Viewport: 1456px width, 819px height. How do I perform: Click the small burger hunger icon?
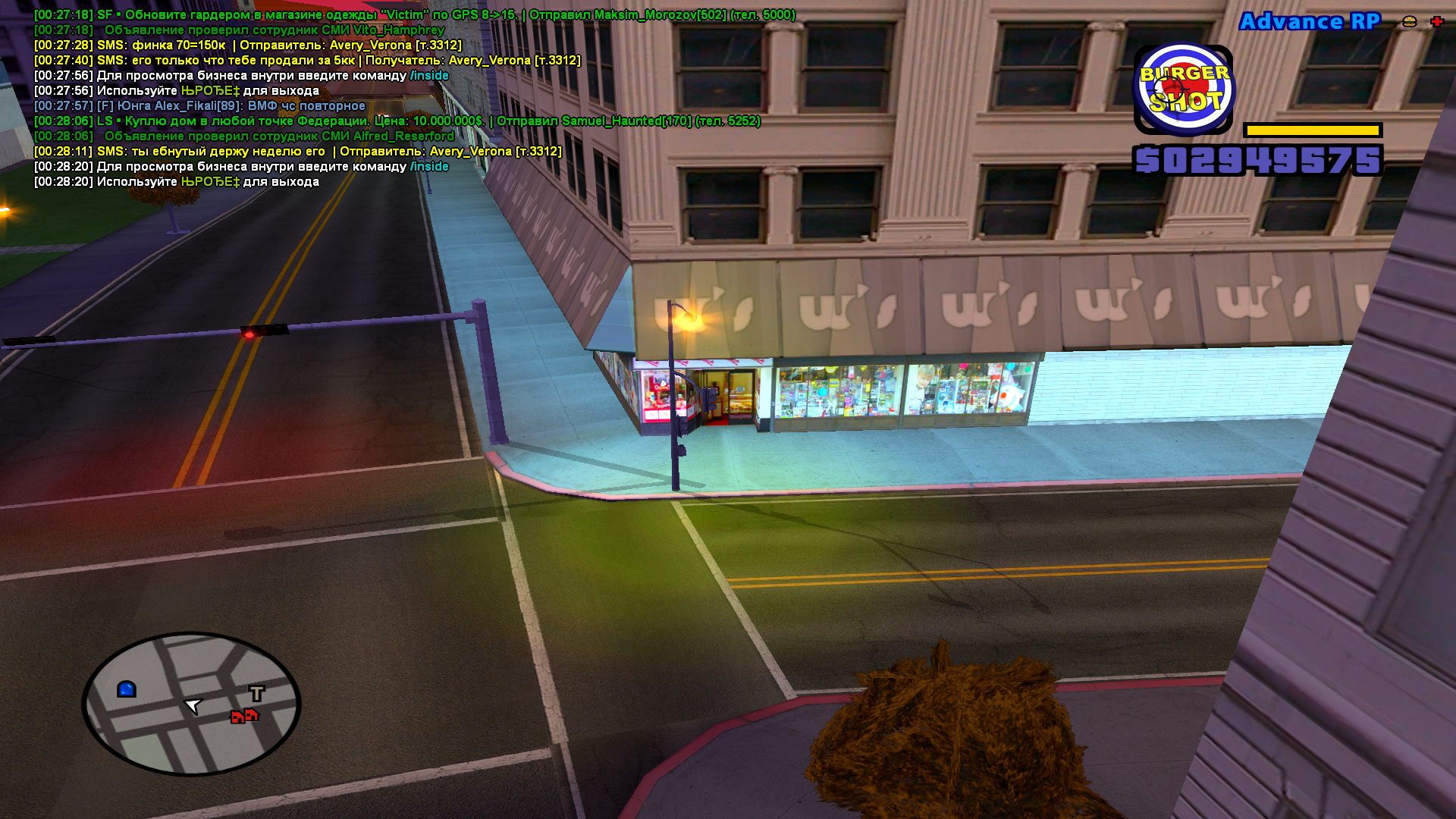coord(1410,21)
